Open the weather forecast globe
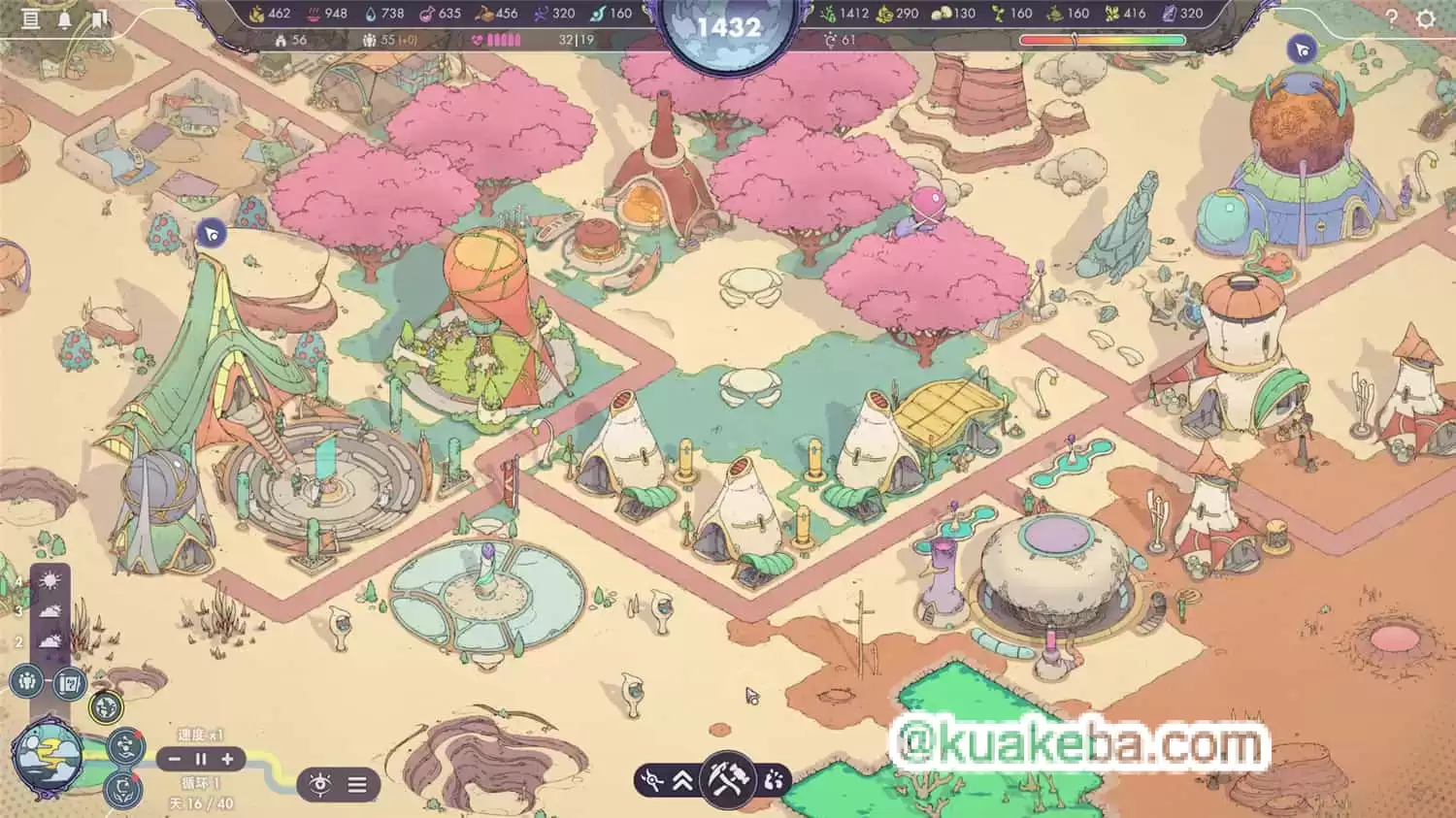 pos(46,755)
